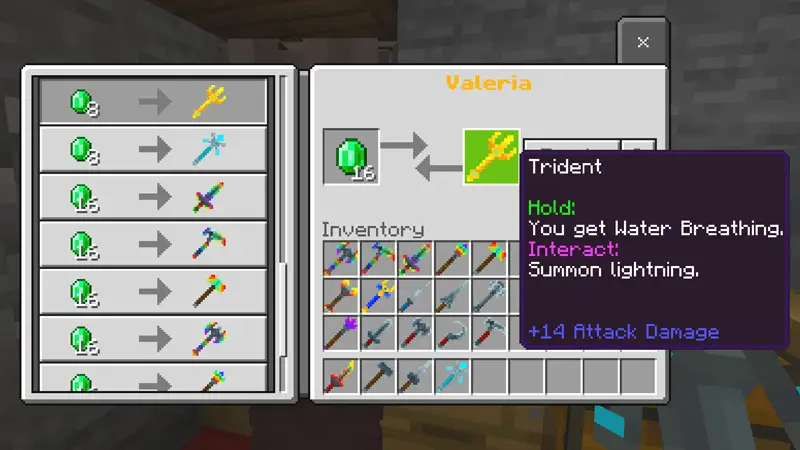Screen dimensions: 800x450
Task: Click the trade list scrollbar
Action: coord(285,180)
